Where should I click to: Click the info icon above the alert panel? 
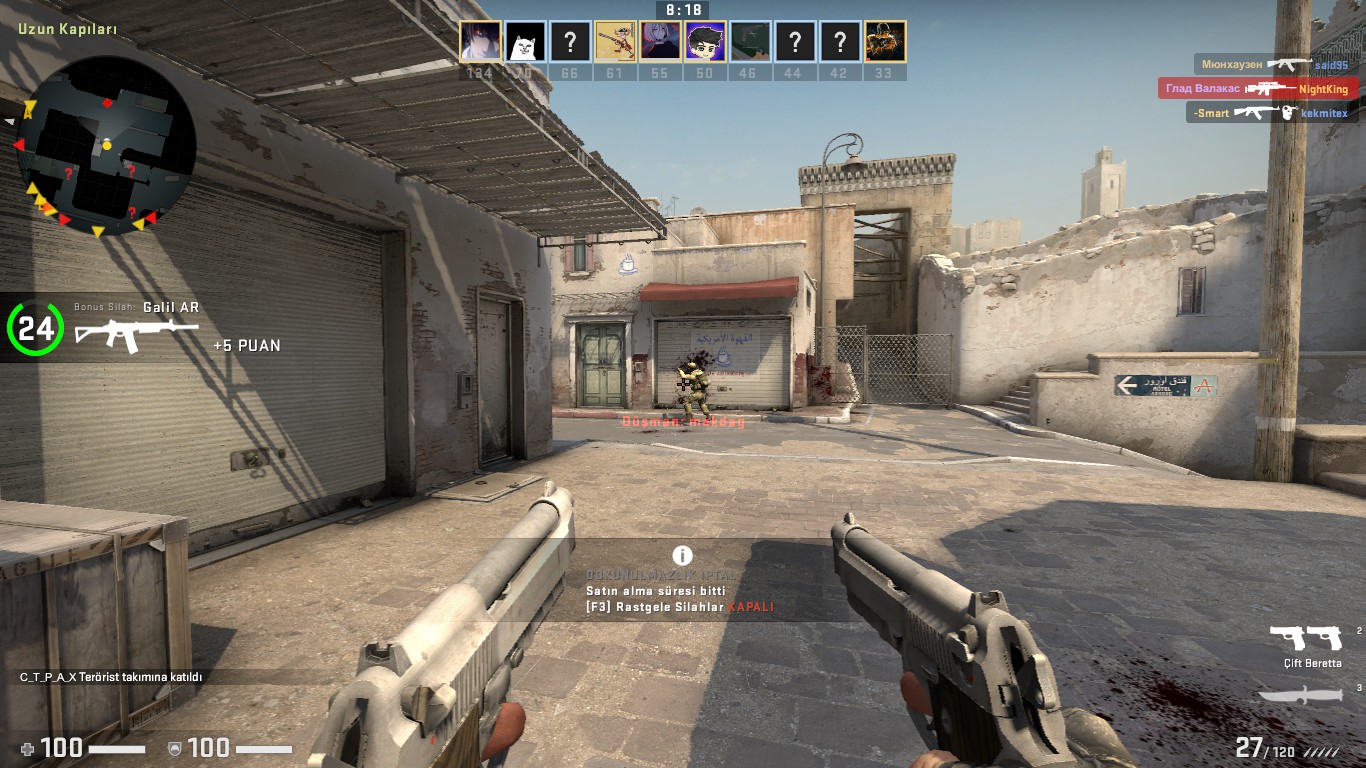point(683,556)
